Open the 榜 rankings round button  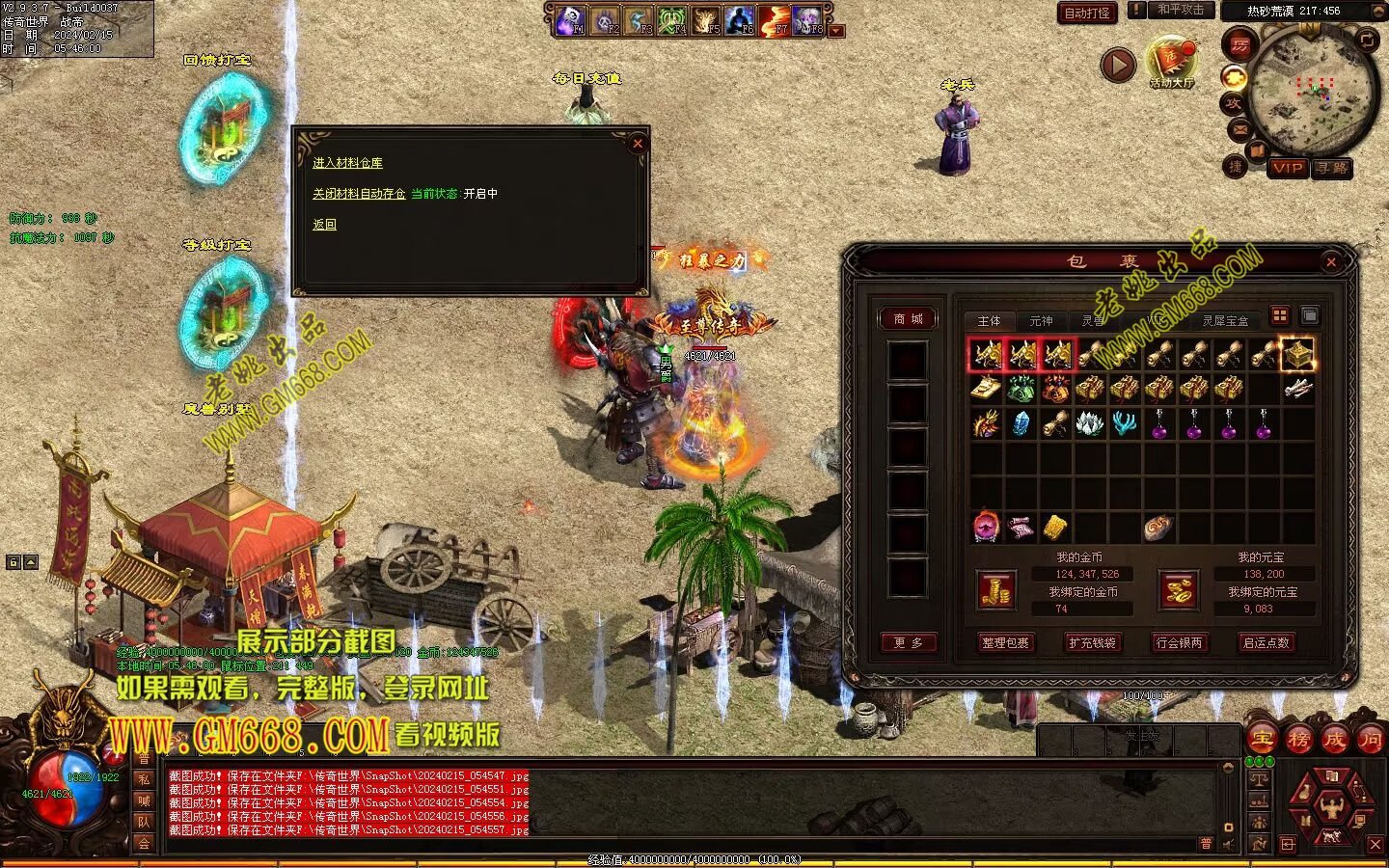(1298, 740)
